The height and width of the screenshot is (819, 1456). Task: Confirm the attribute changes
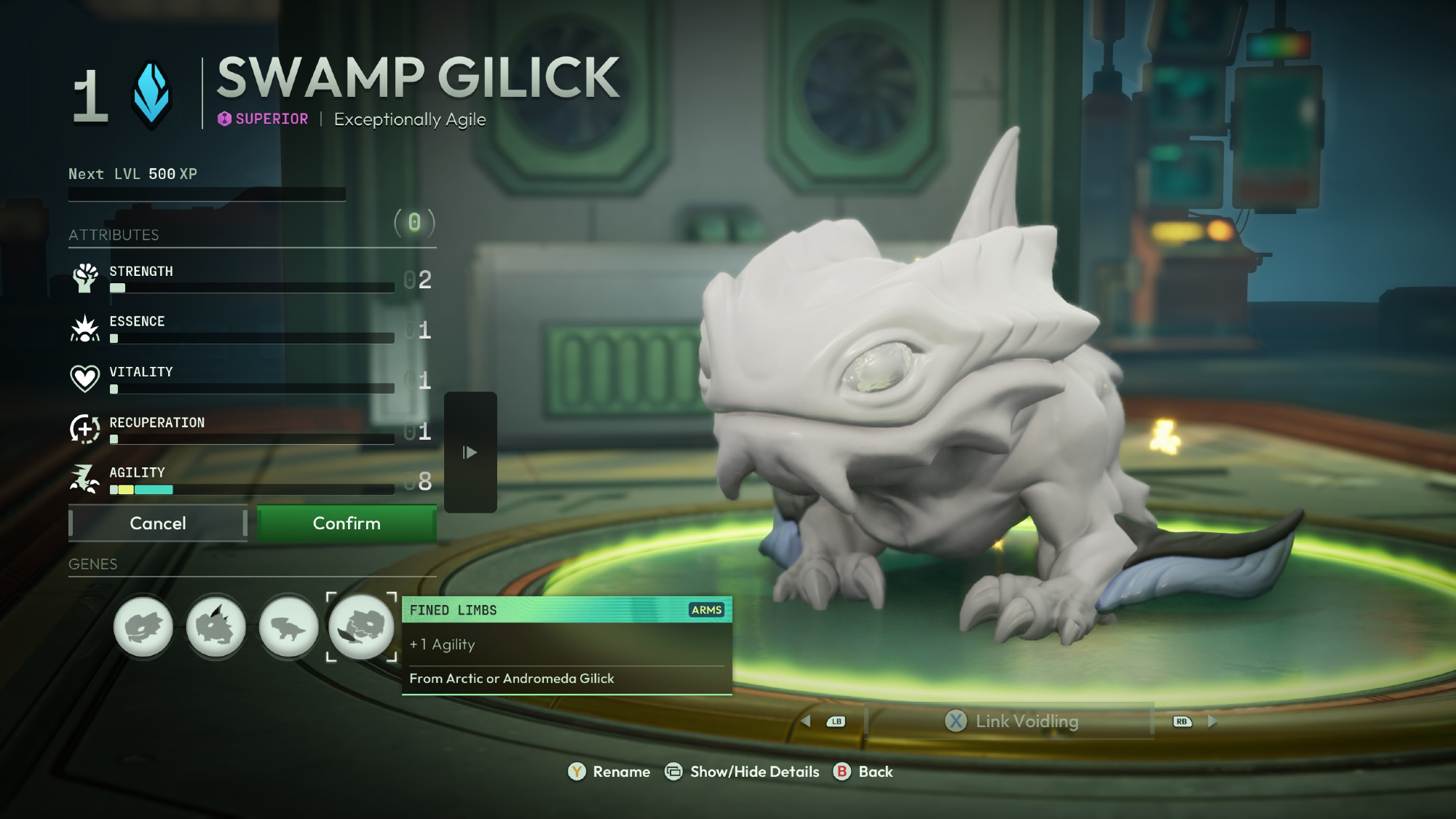tap(347, 523)
